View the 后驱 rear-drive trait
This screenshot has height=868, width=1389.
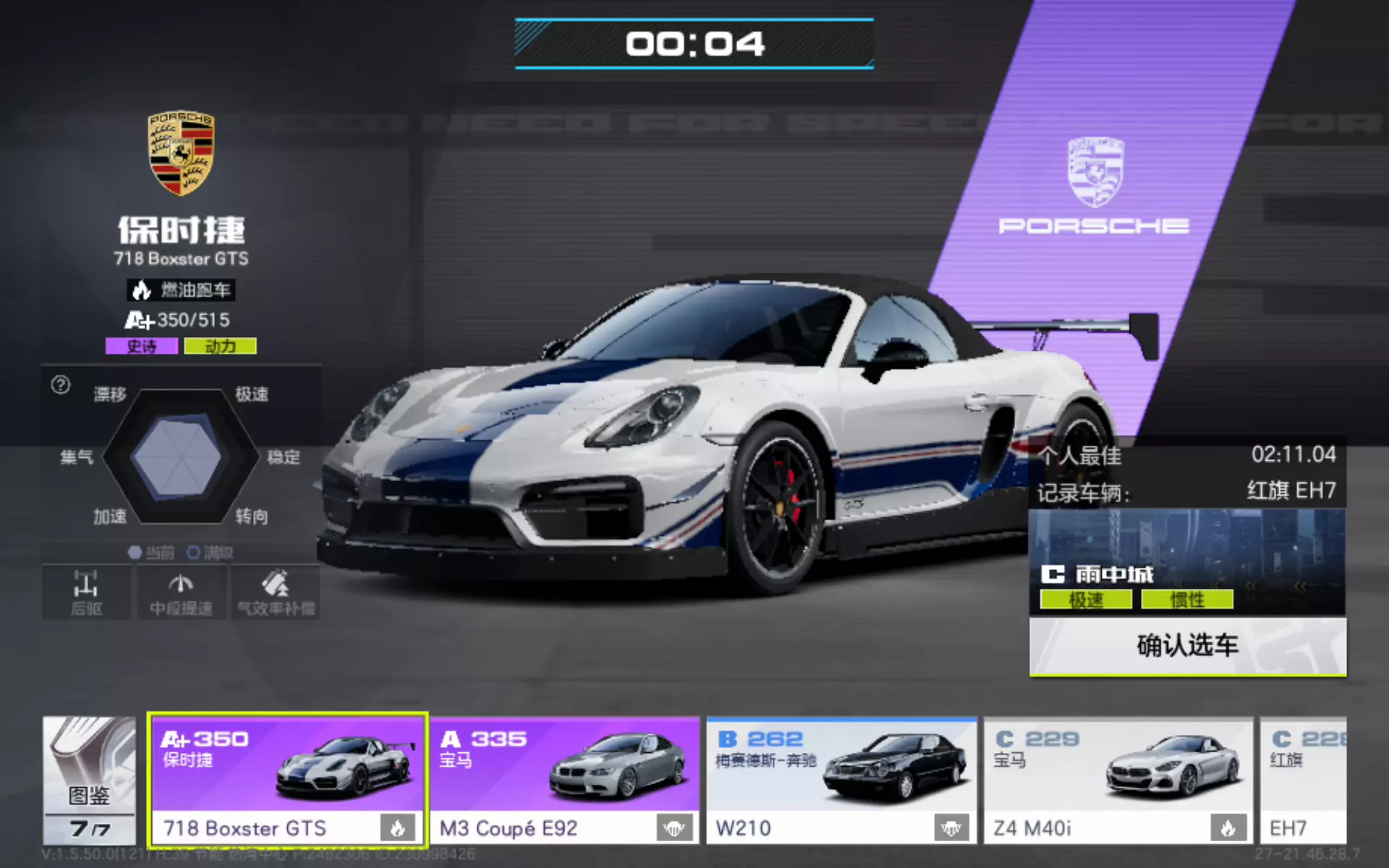(86, 592)
